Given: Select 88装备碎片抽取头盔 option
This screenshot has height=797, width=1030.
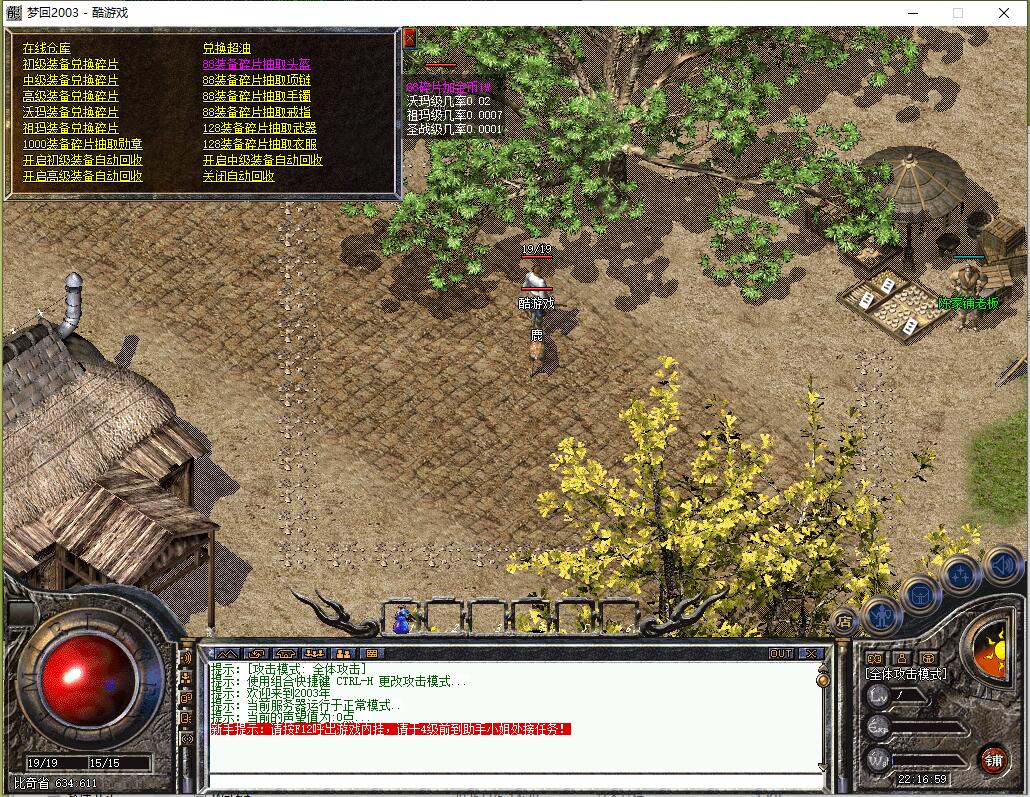Looking at the screenshot, I should pos(256,64).
